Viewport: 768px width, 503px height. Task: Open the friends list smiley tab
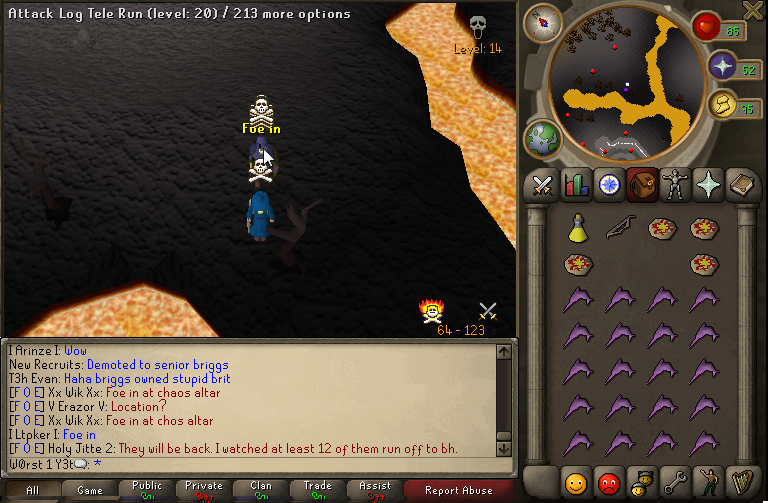(575, 483)
